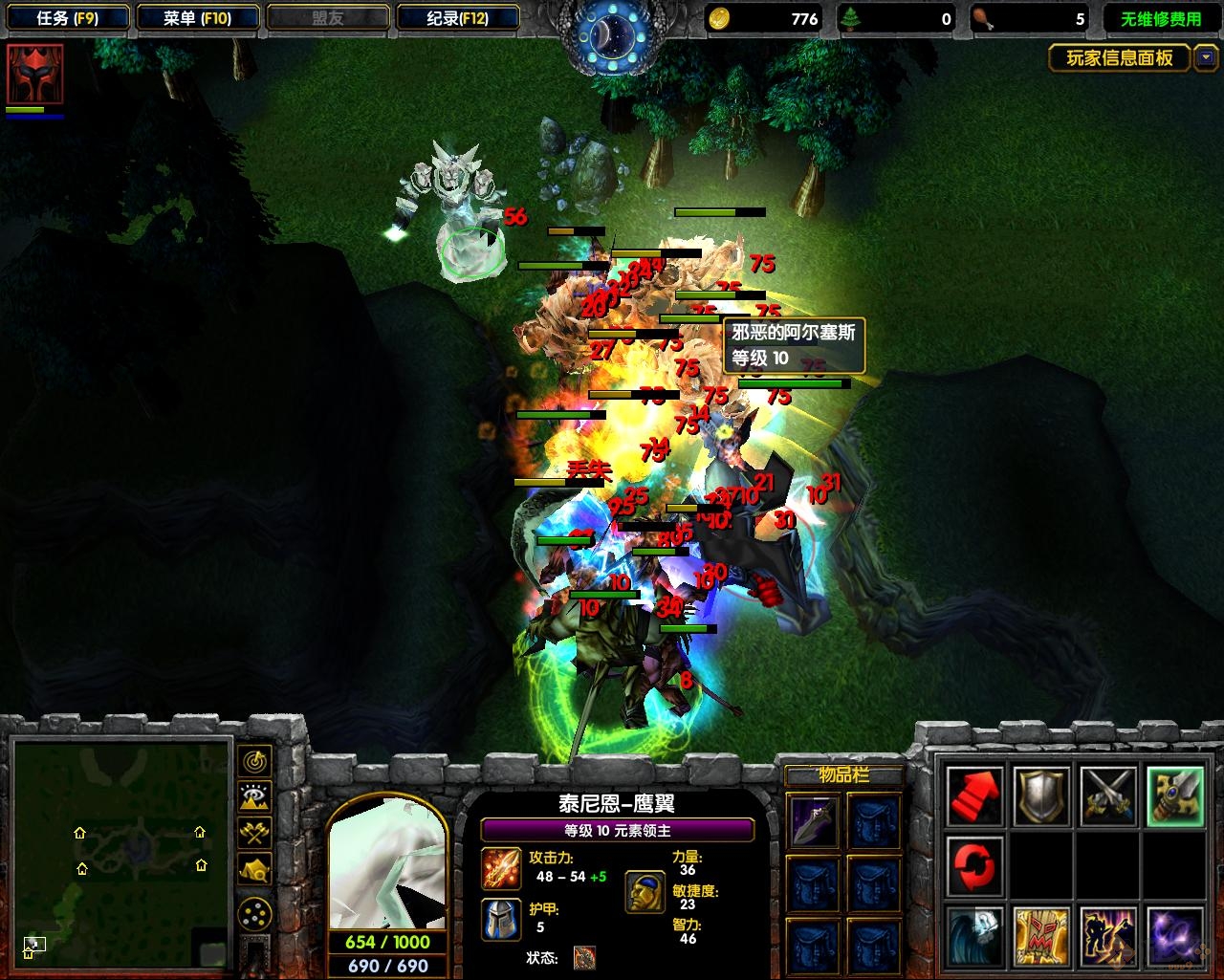Open the formation toggle dots button

pos(254,916)
